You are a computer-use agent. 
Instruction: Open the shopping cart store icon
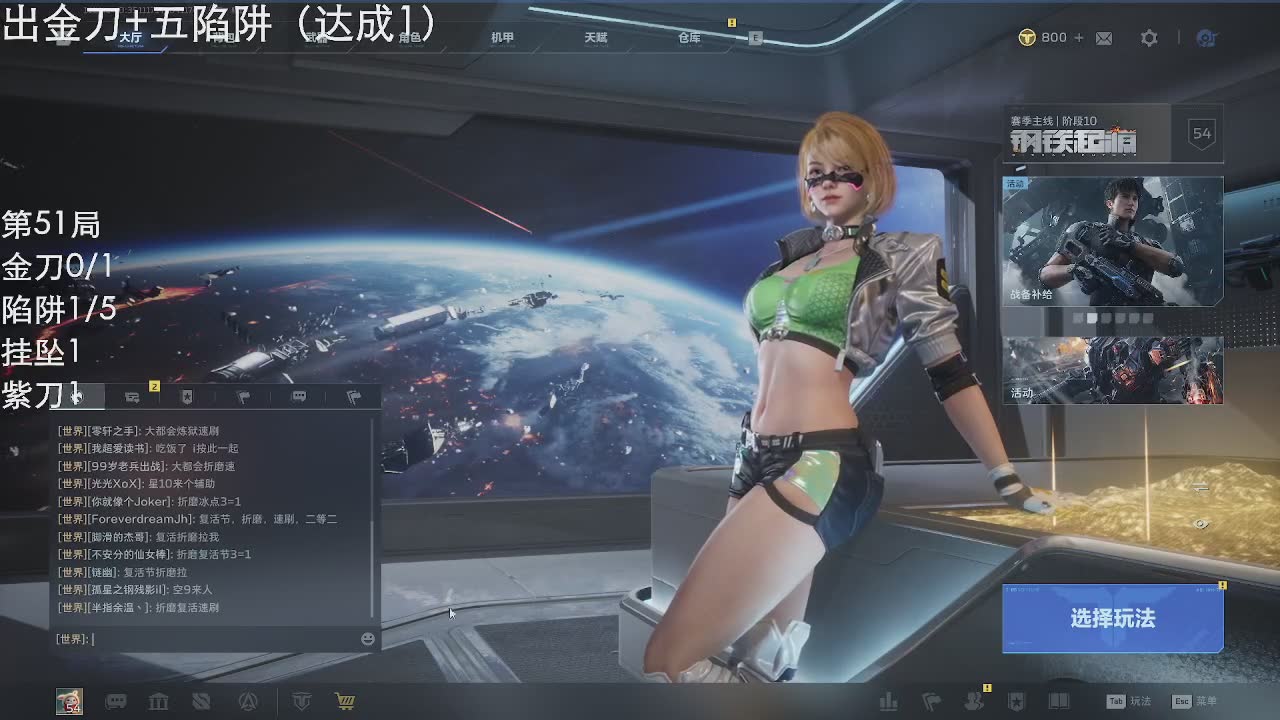pyautogui.click(x=345, y=702)
